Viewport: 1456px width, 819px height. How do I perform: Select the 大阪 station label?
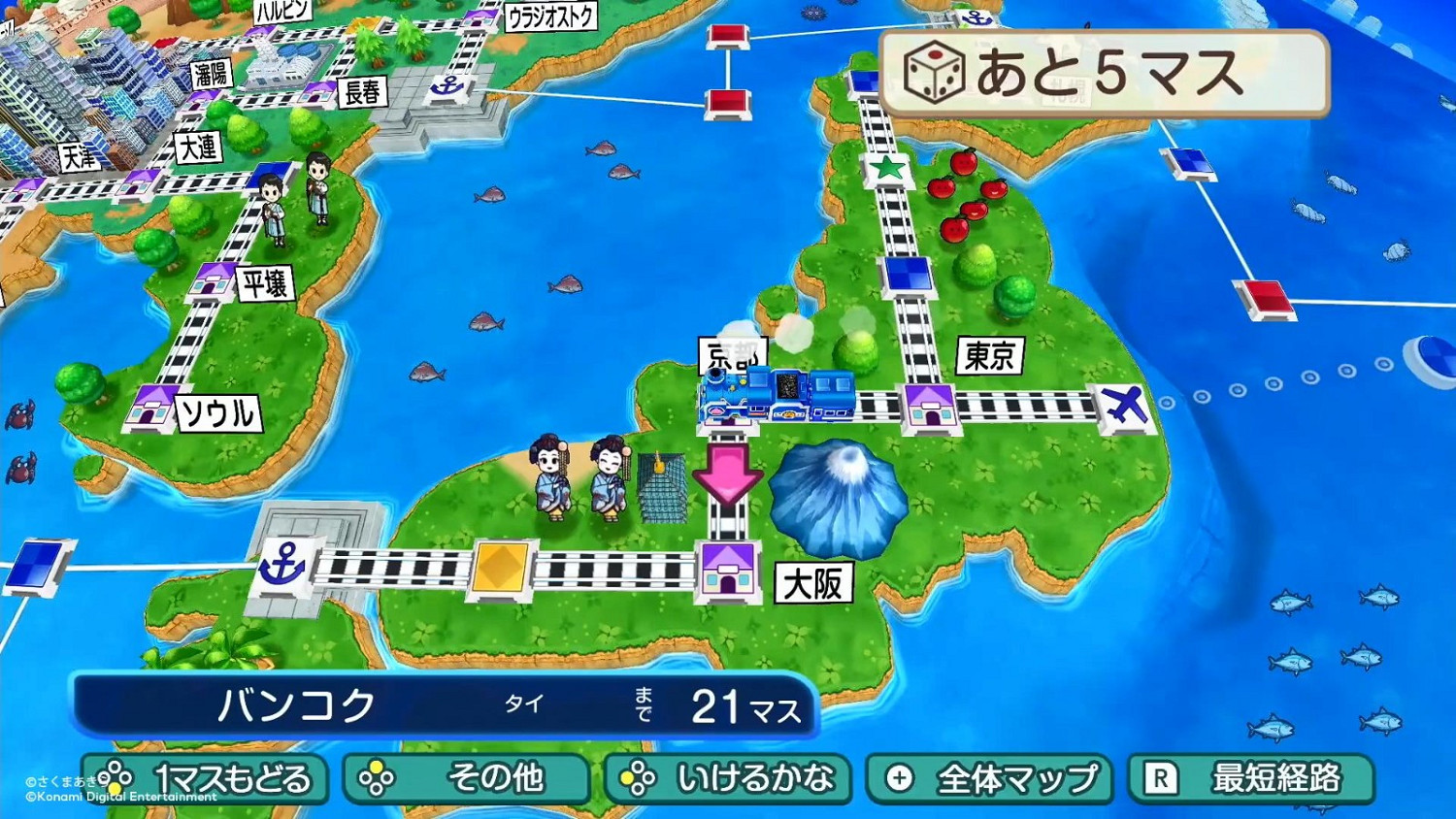(813, 583)
